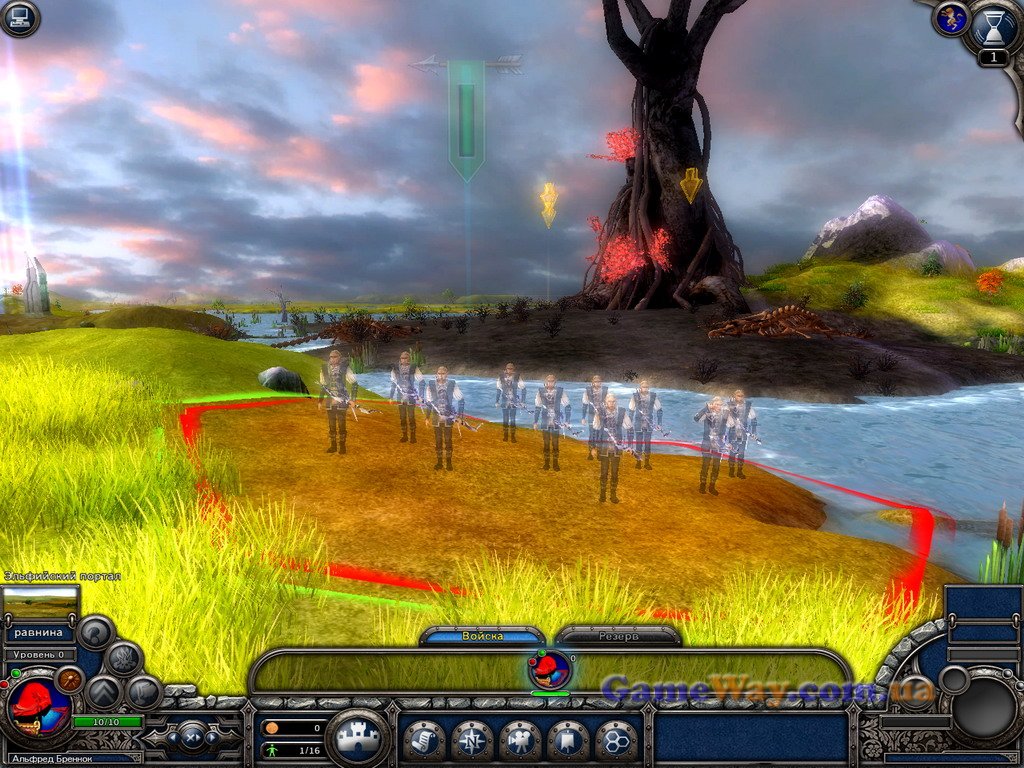
Task: Select the wooden shield icon
Action: tap(69, 679)
